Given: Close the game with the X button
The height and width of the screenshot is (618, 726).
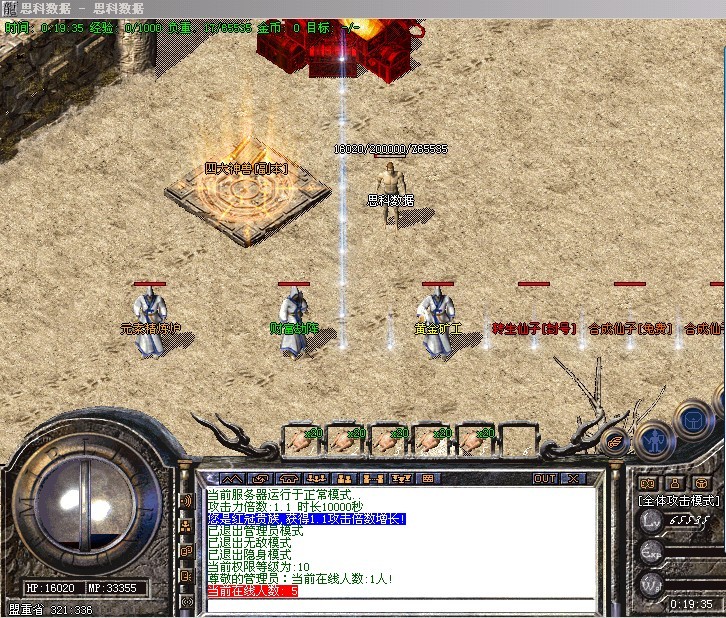Looking at the screenshot, I should pyautogui.click(x=573, y=479).
